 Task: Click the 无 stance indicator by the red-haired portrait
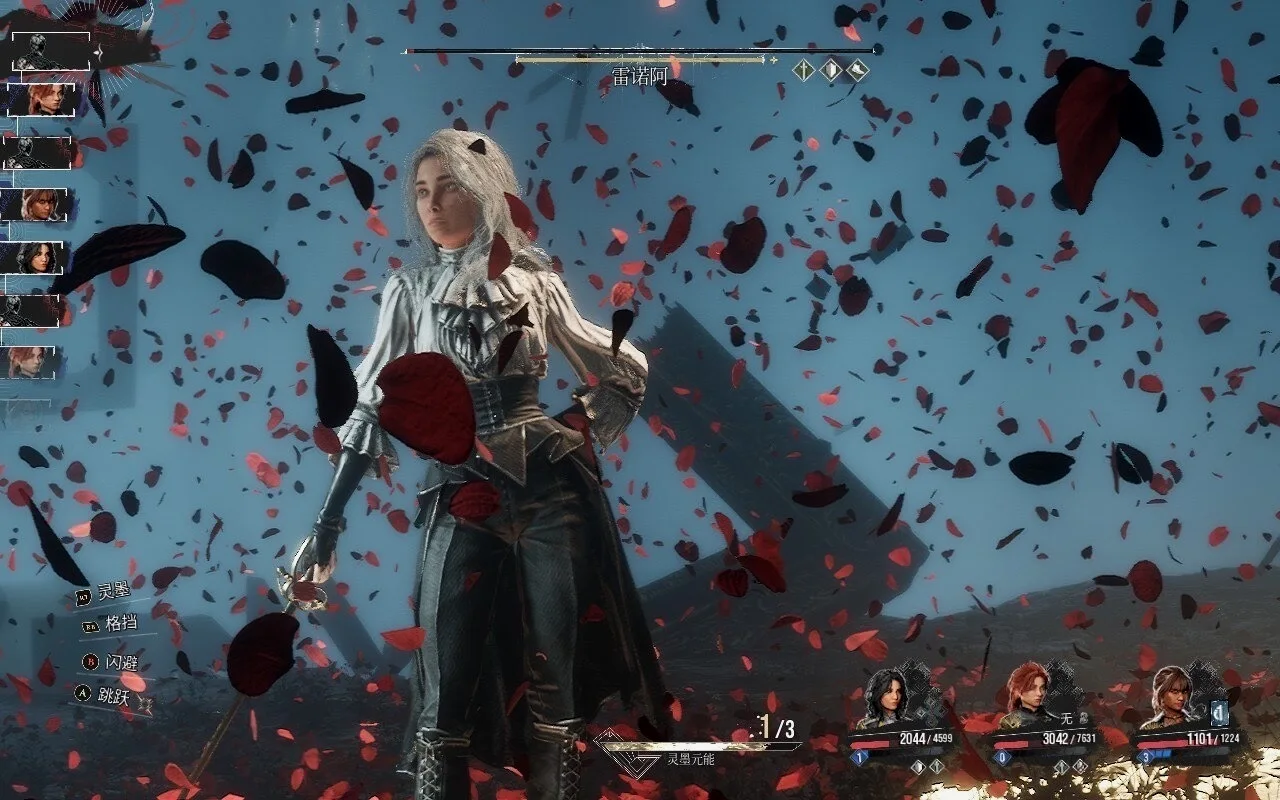pyautogui.click(x=1066, y=718)
